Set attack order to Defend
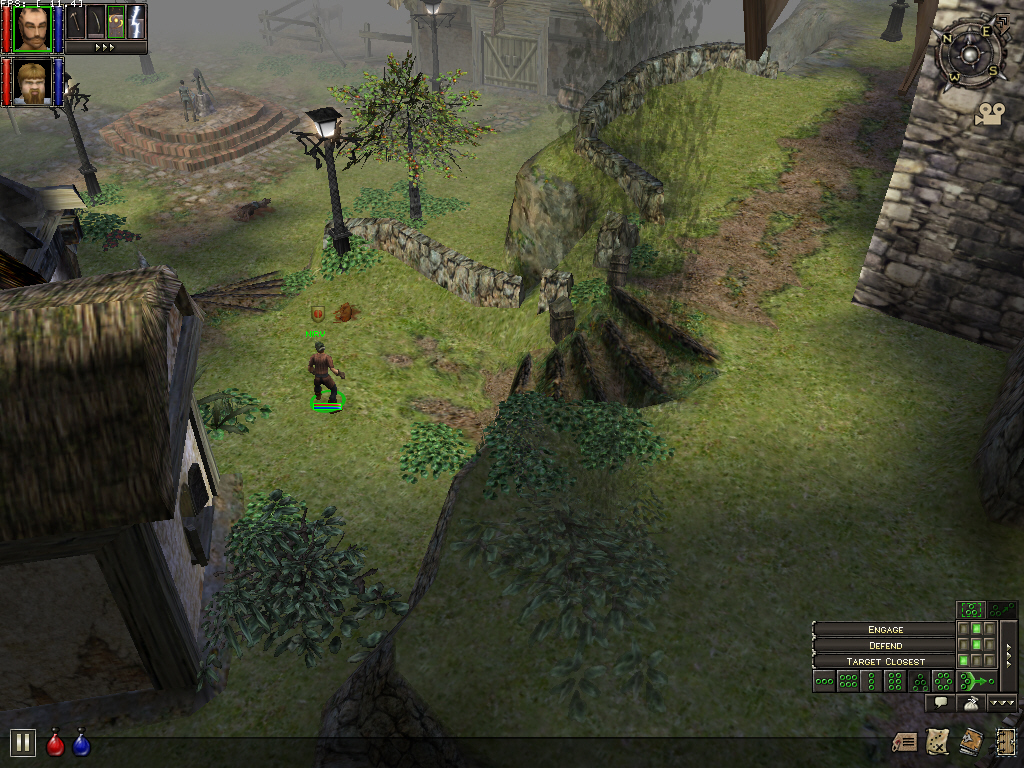Viewport: 1024px width, 768px height. pos(885,645)
